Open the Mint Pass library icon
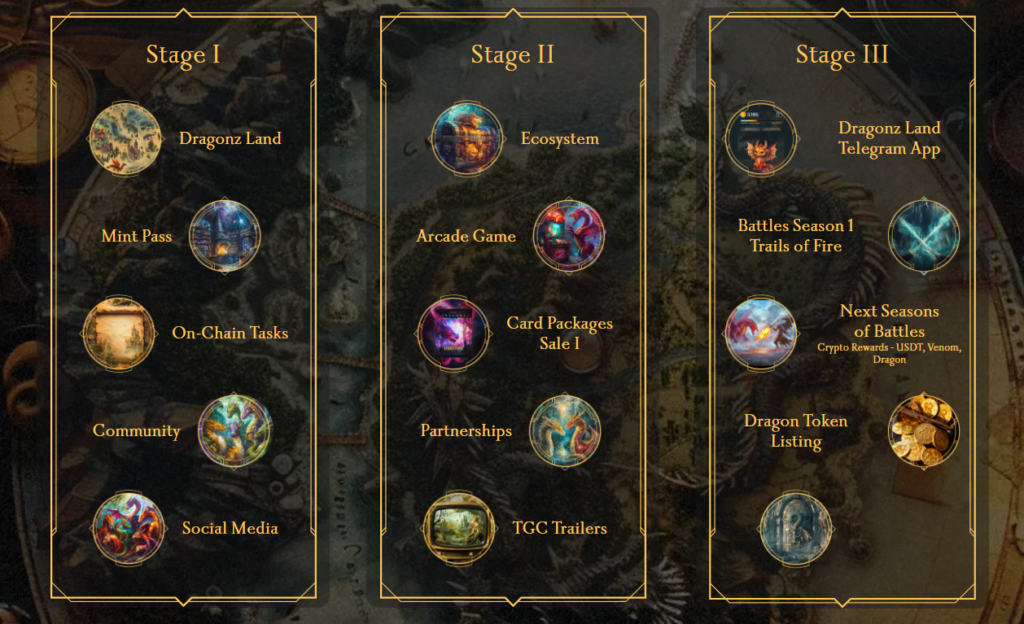The width and height of the screenshot is (1024, 624). pyautogui.click(x=225, y=236)
